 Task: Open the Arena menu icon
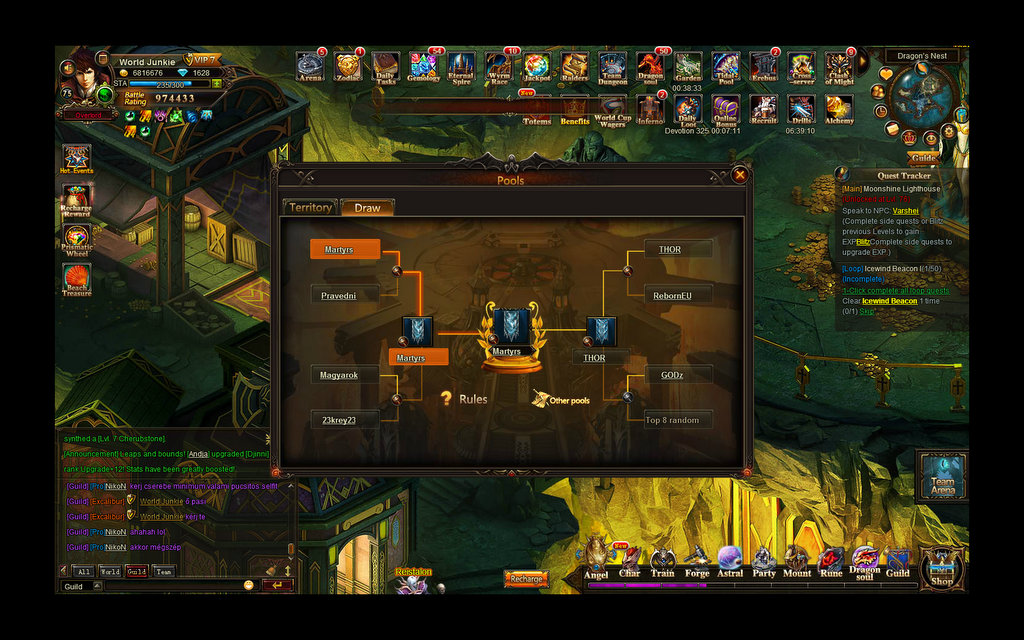point(310,67)
